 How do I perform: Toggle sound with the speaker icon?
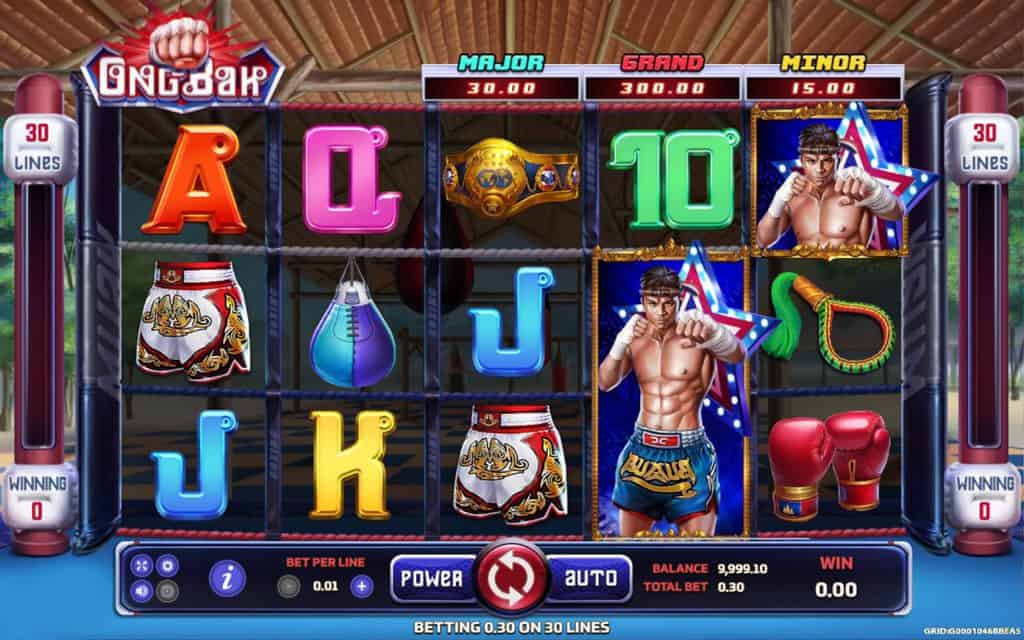pos(143,589)
